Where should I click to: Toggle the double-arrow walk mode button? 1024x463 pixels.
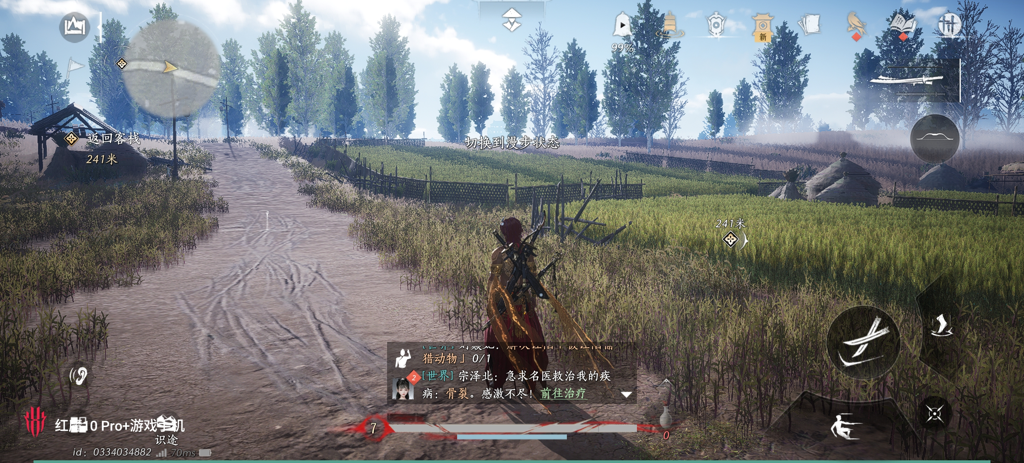511,20
